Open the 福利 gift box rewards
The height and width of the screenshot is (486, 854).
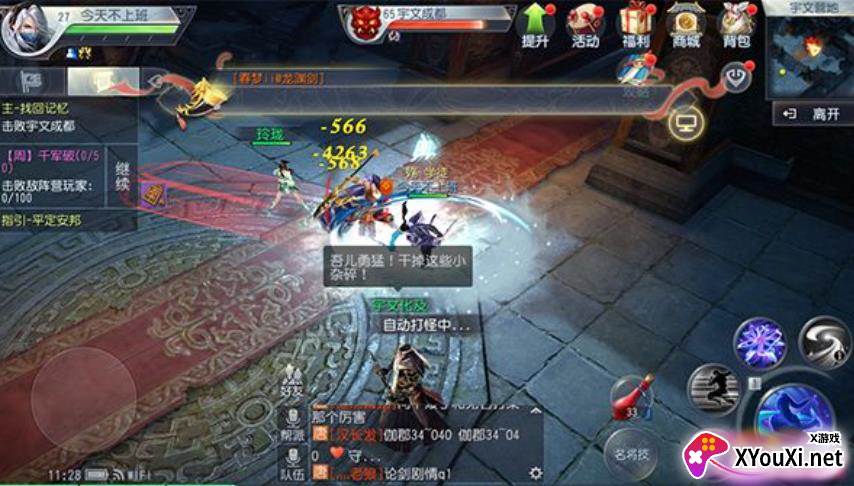point(635,24)
